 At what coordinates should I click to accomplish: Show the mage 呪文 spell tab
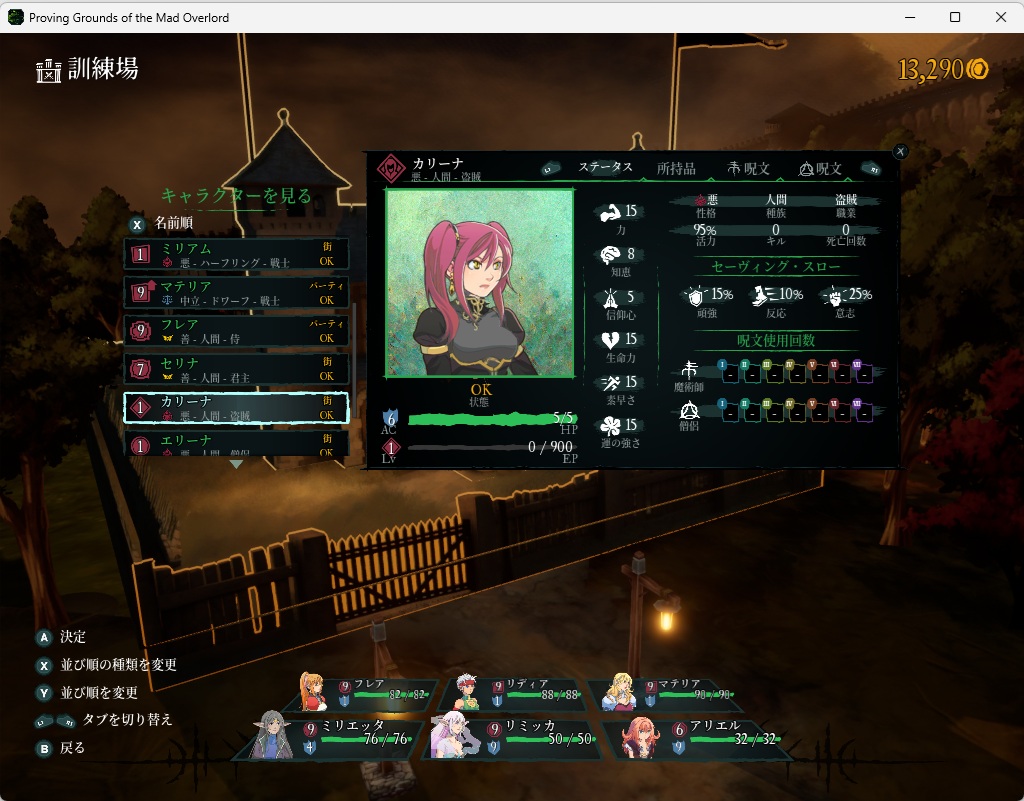[x=749, y=168]
